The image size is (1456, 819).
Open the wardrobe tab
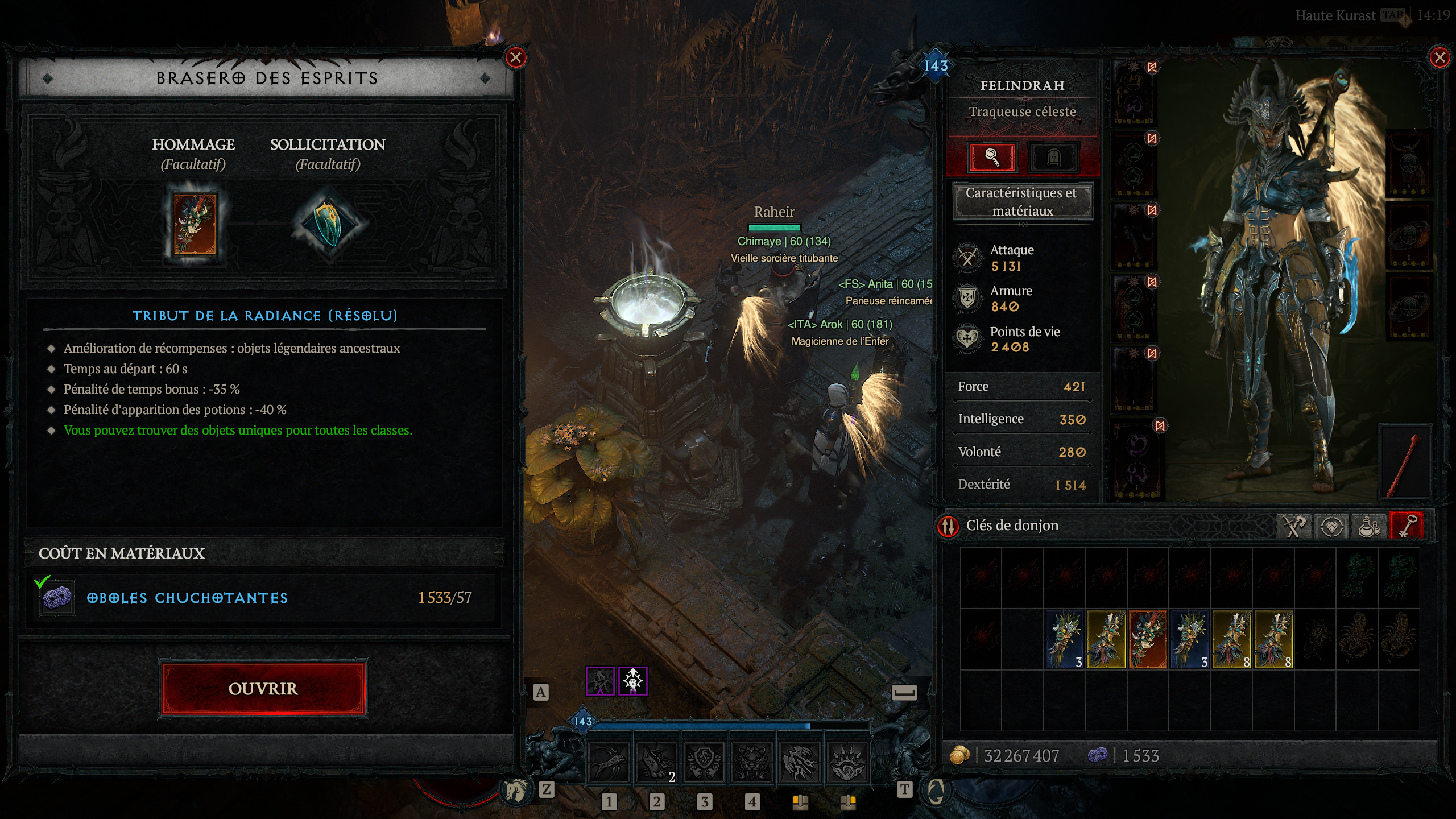coord(1053,157)
